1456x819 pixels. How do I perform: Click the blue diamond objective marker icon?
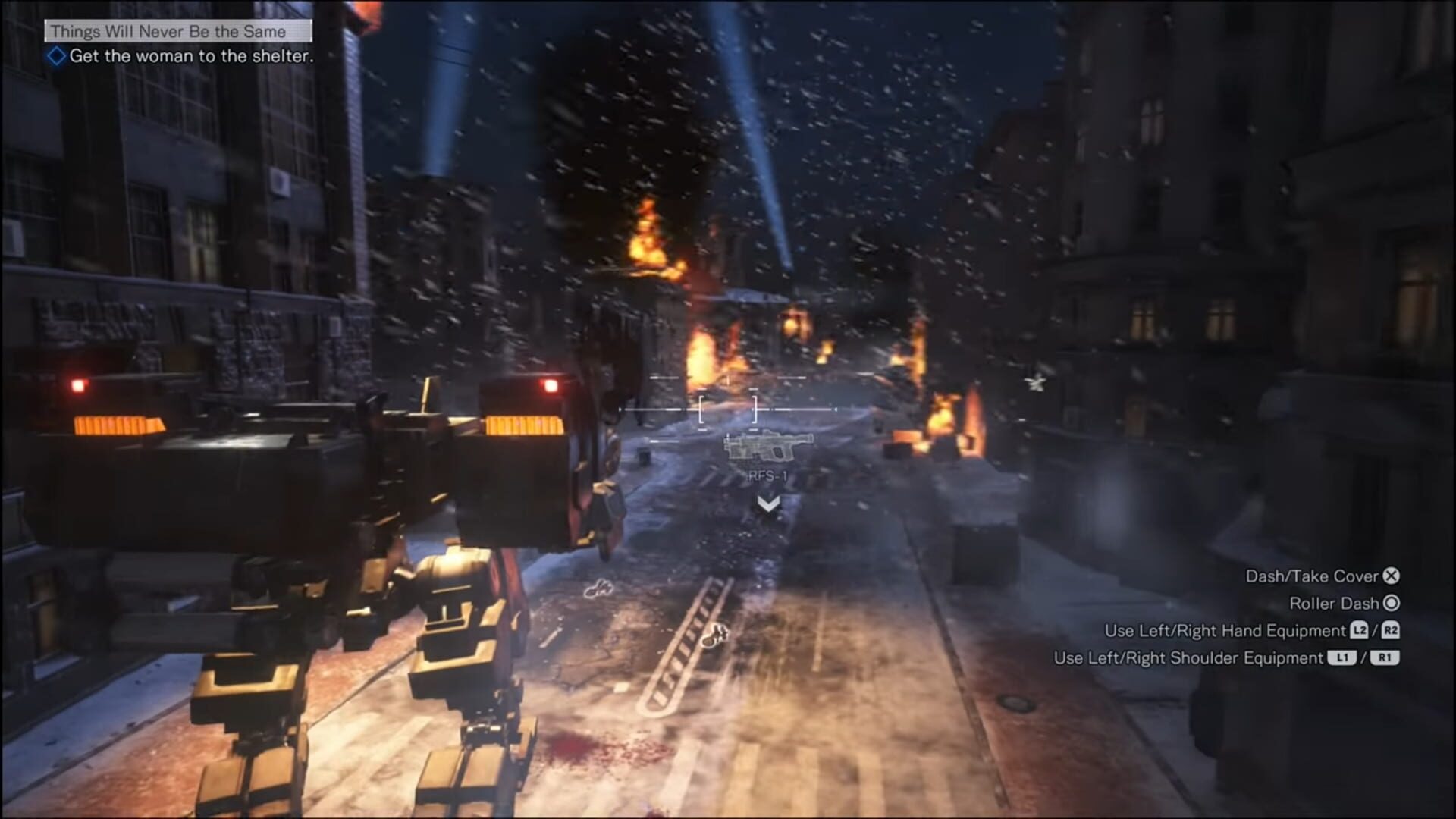pyautogui.click(x=58, y=55)
